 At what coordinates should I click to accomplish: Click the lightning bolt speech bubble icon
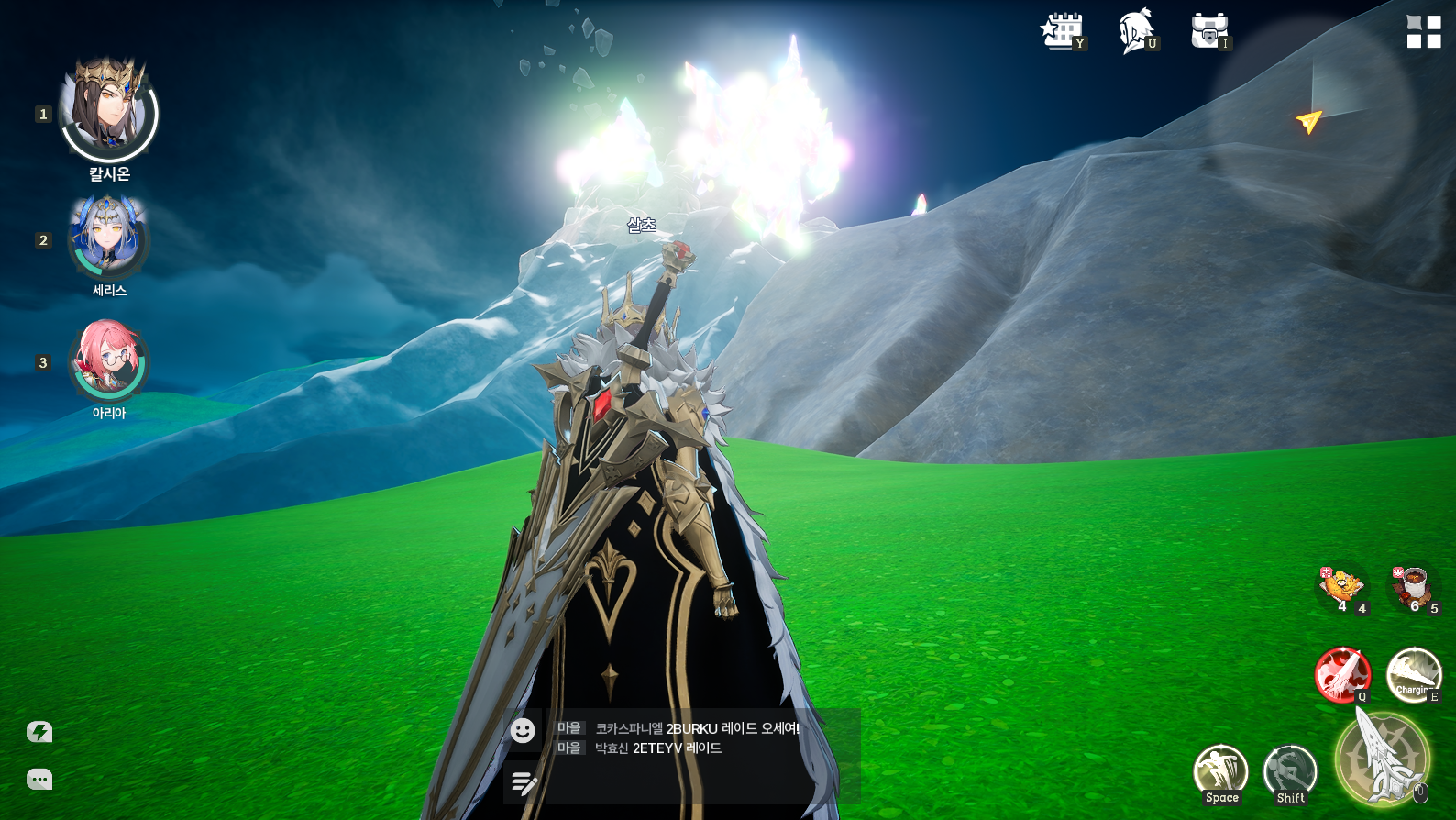click(39, 732)
